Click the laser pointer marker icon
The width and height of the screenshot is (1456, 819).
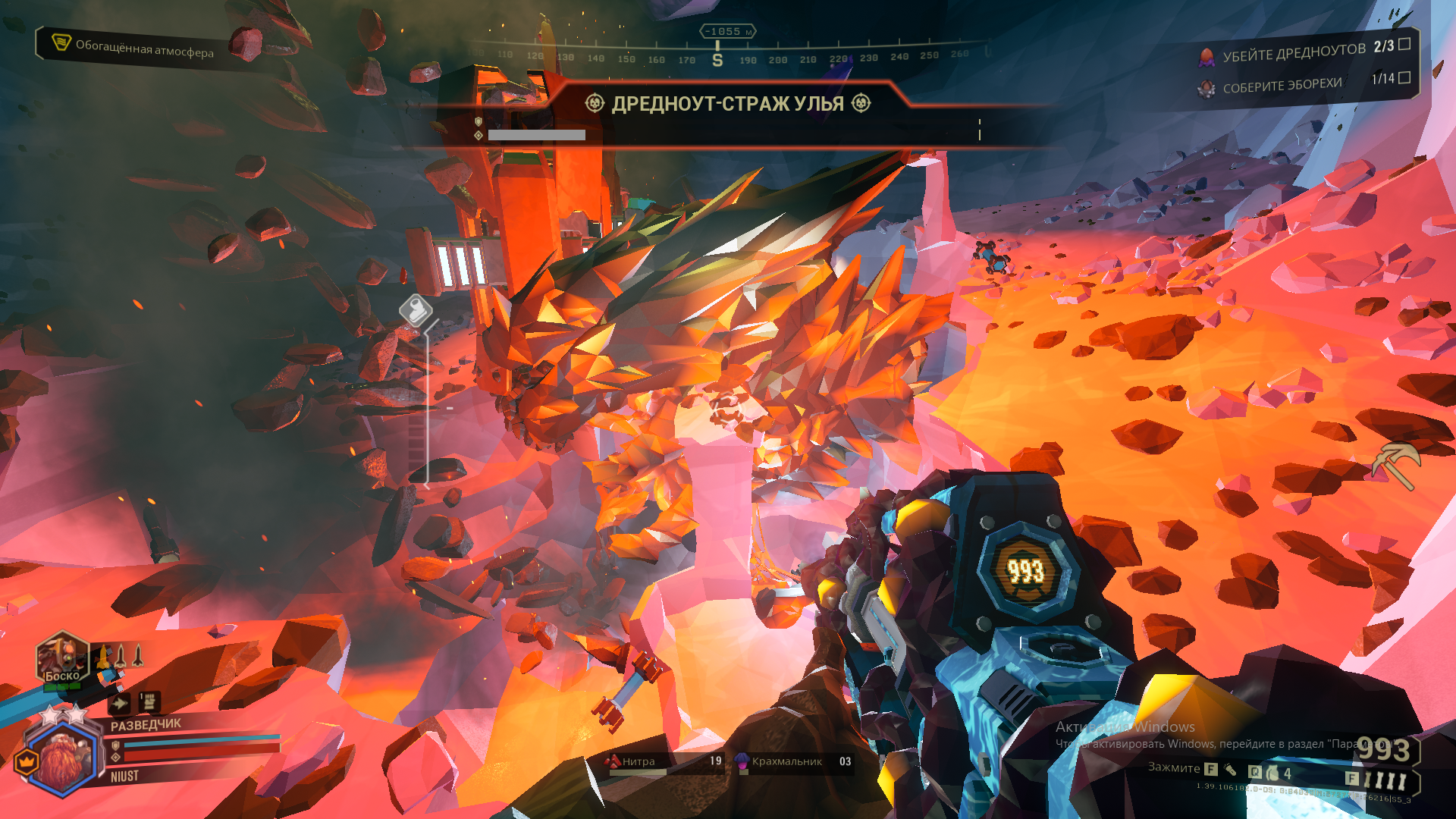pyautogui.click(x=416, y=310)
